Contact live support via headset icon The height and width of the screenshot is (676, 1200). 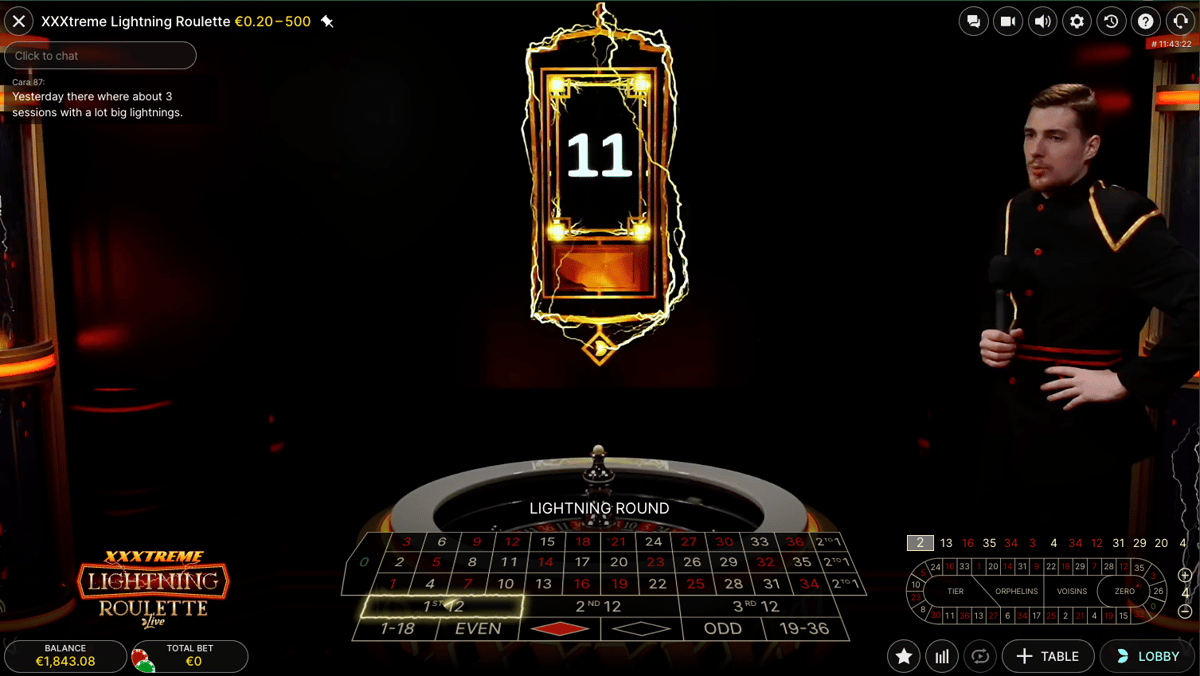point(1180,21)
